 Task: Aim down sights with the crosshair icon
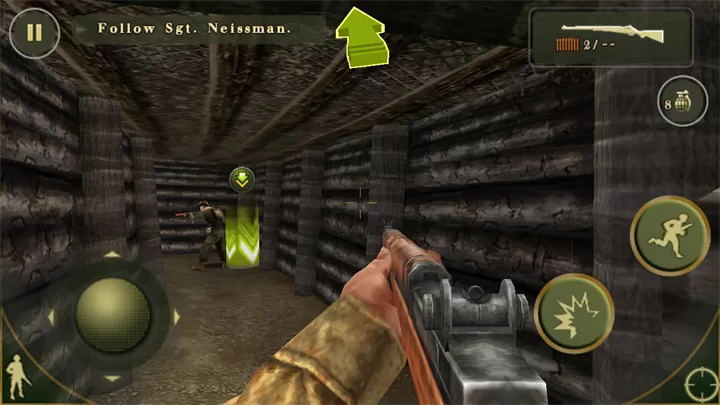pyautogui.click(x=700, y=385)
